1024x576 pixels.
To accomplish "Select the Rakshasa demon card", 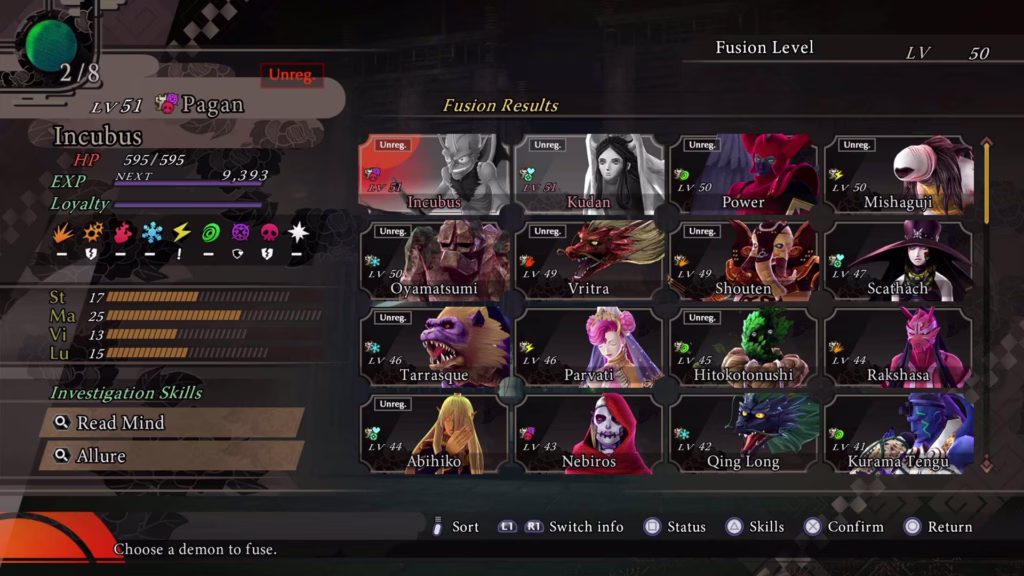I will (898, 348).
